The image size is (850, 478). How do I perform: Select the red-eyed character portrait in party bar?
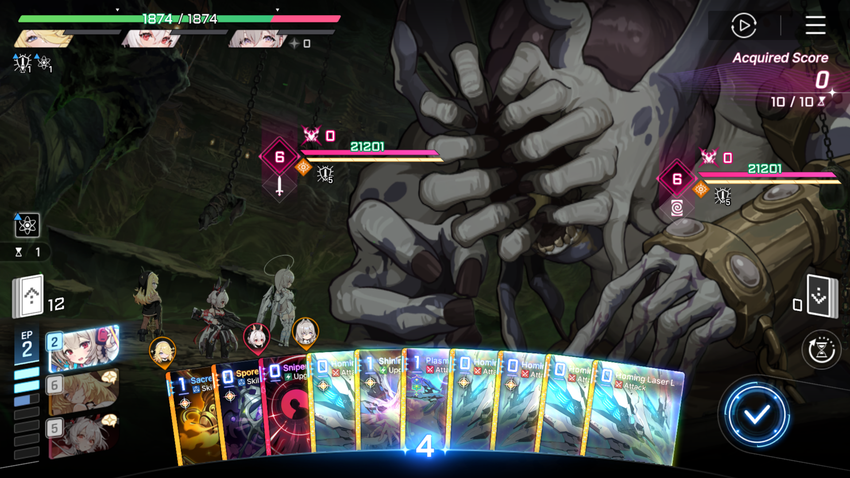[150, 40]
